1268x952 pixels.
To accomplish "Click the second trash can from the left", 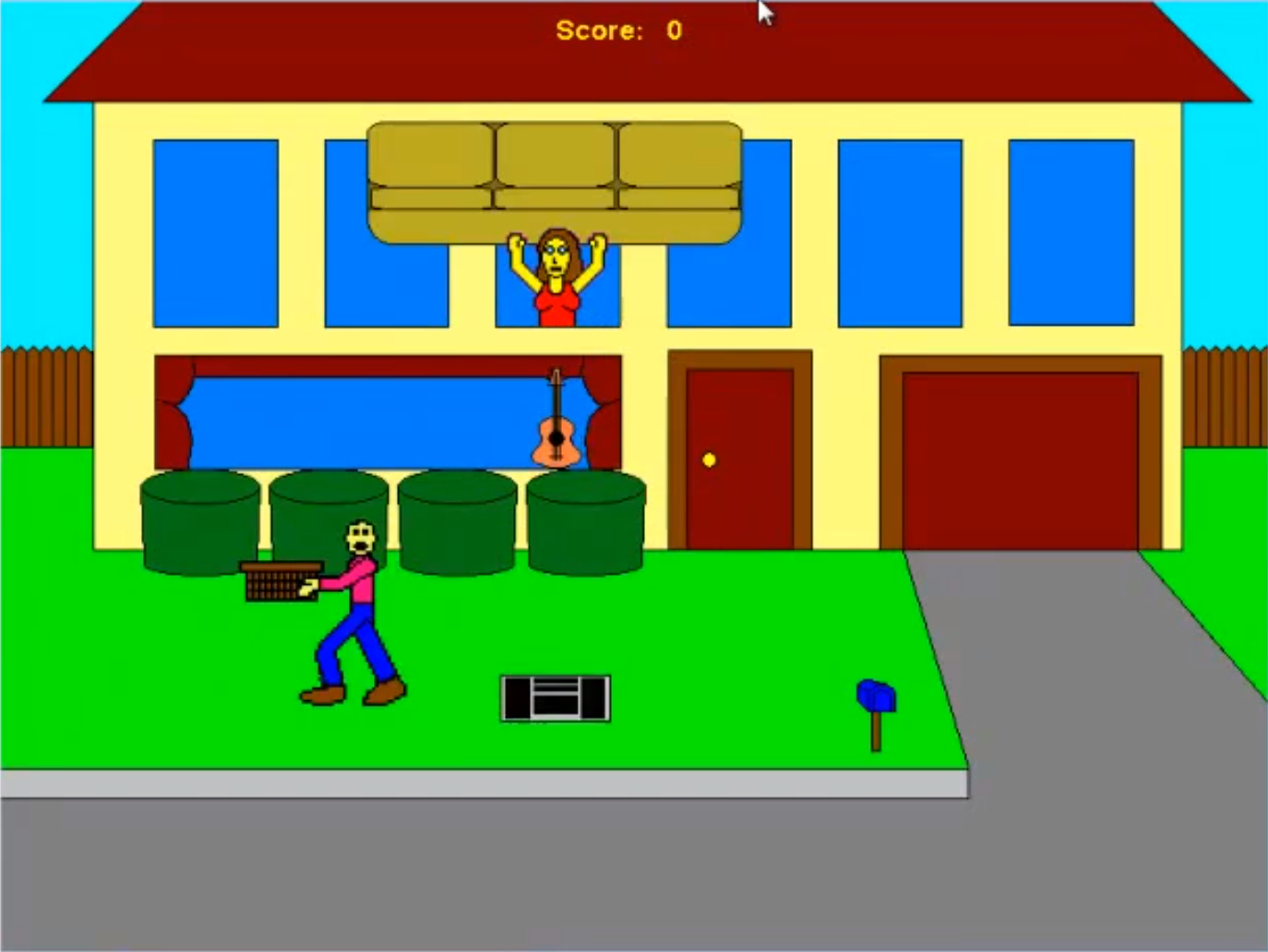I will coord(328,521).
